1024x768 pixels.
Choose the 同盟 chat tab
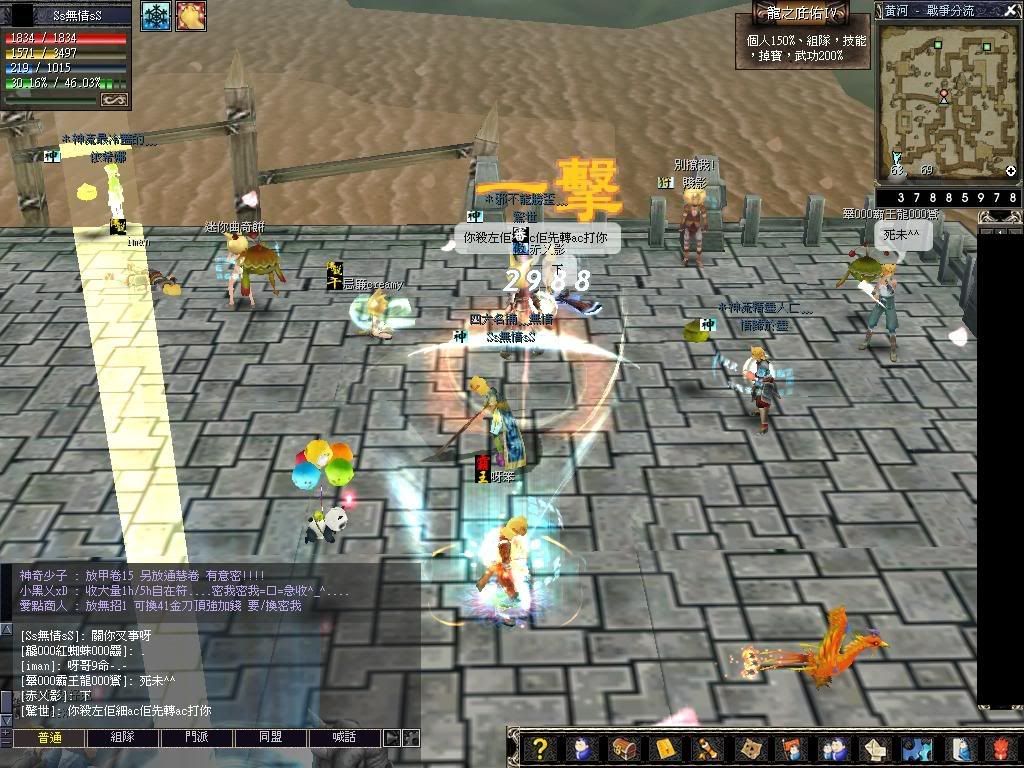tap(271, 737)
